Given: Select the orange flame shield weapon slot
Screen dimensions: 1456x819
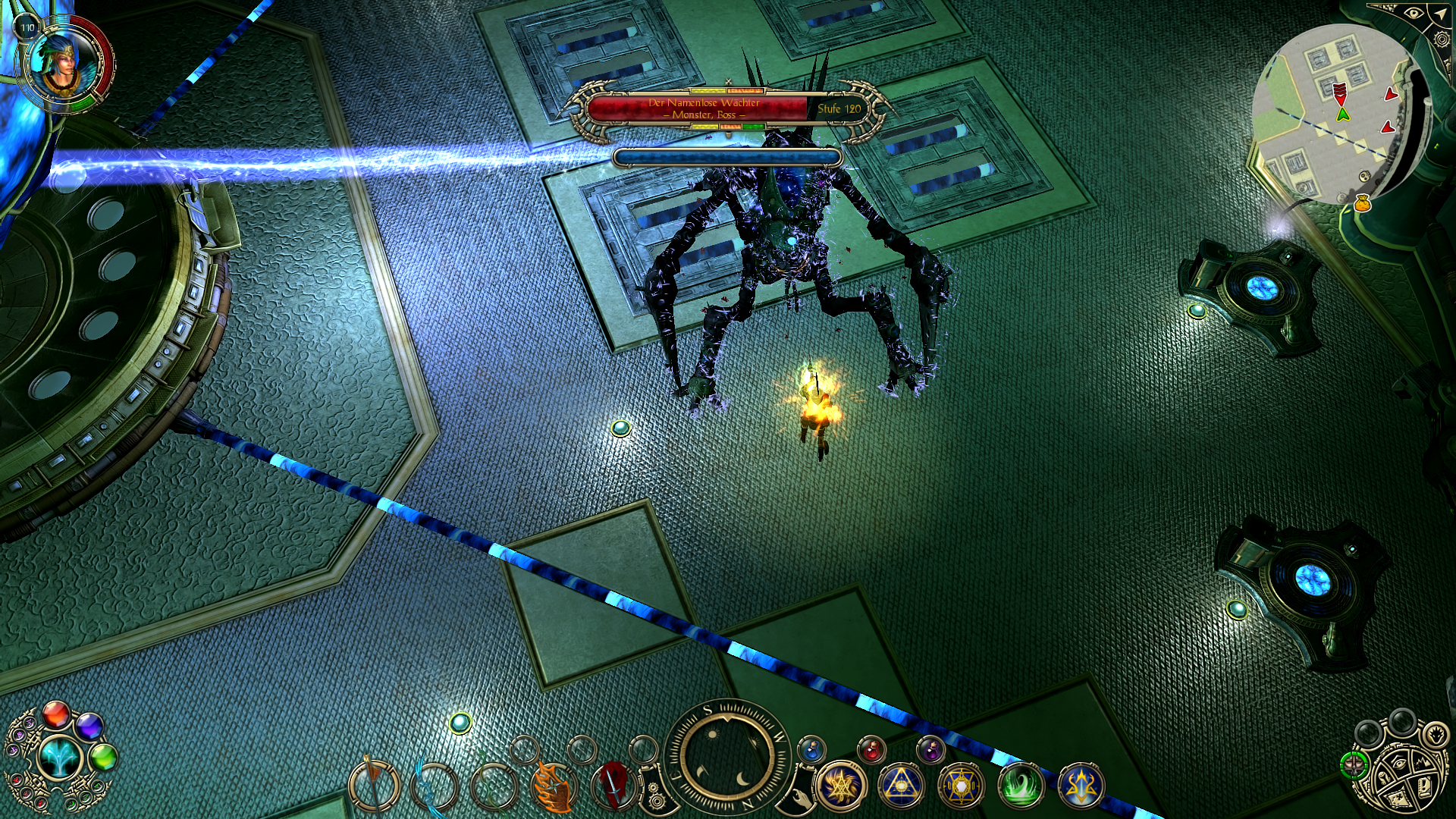Looking at the screenshot, I should [554, 786].
